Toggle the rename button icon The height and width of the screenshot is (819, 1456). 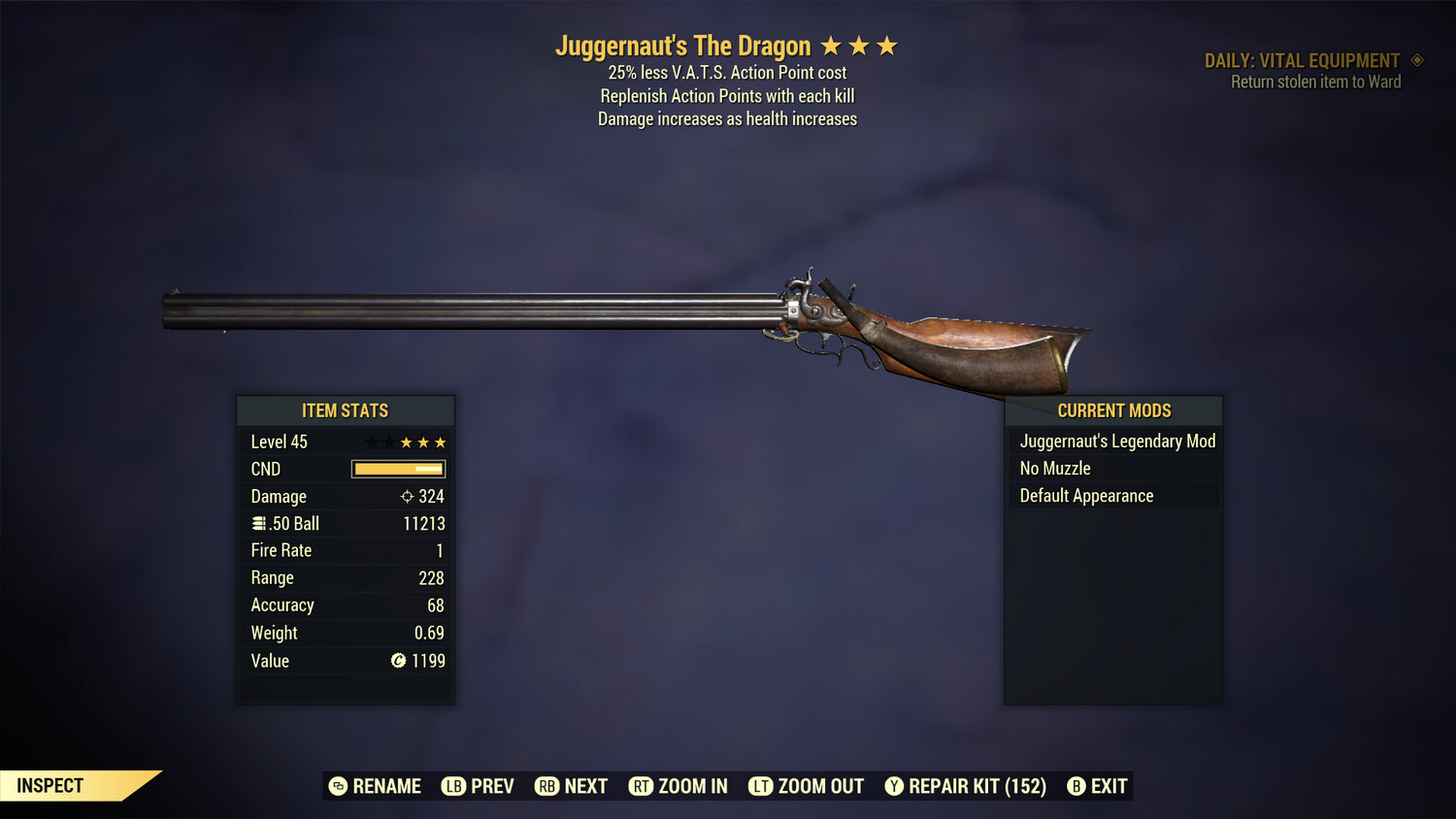point(337,786)
